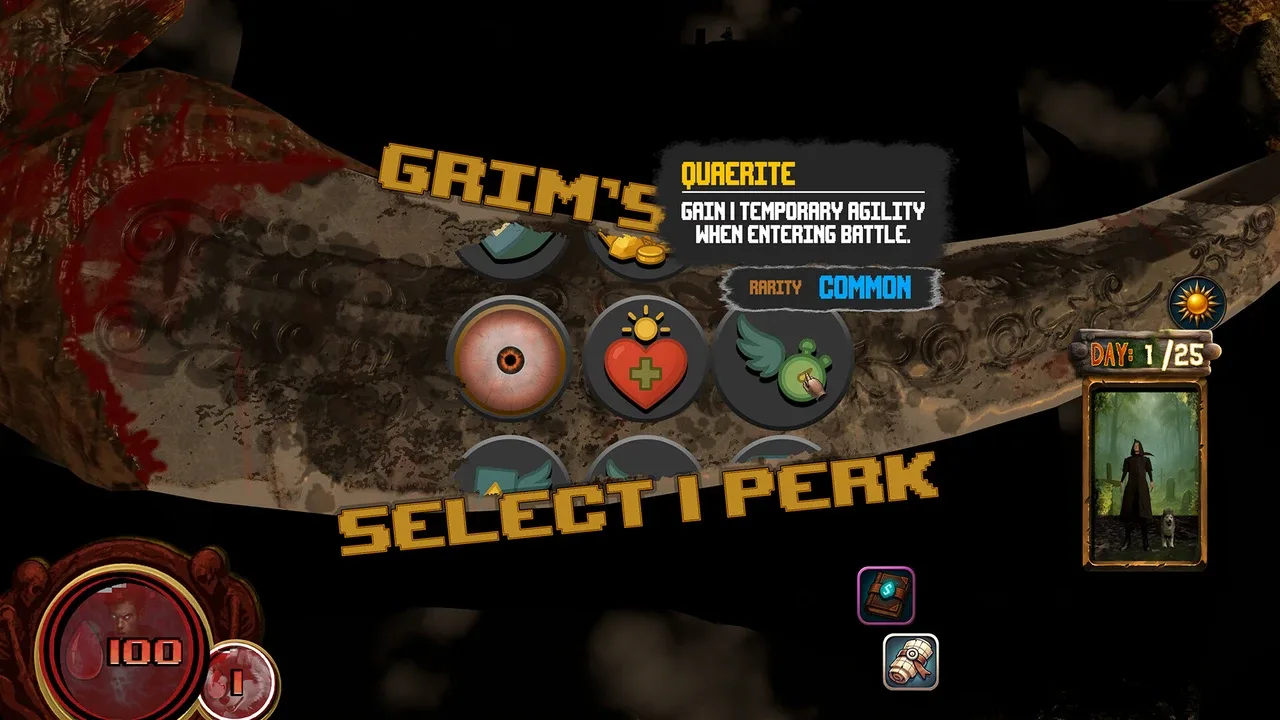Click the sun day-cycle icon
This screenshot has height=720, width=1280.
pos(1196,304)
